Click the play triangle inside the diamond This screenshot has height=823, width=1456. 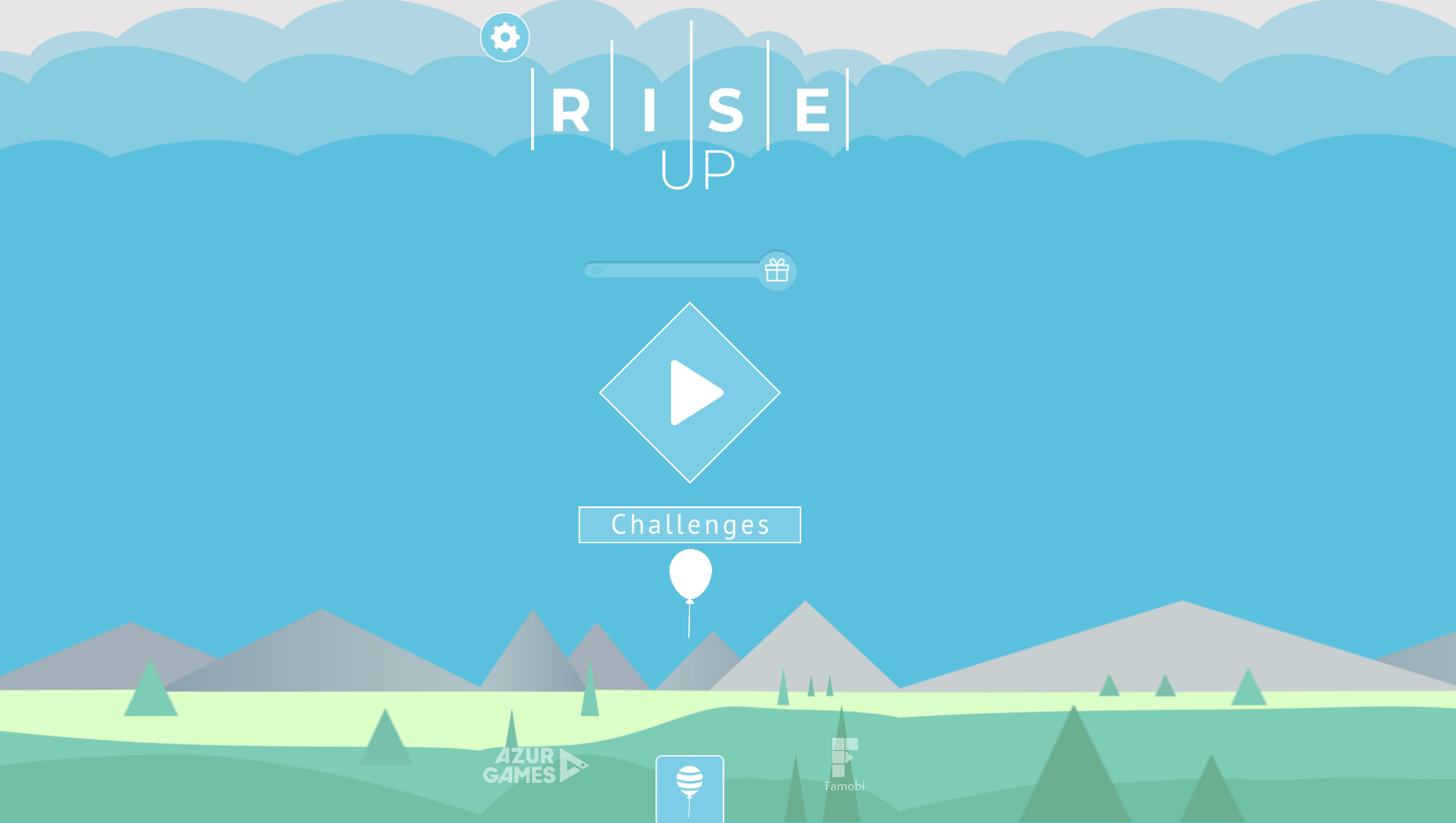[694, 394]
